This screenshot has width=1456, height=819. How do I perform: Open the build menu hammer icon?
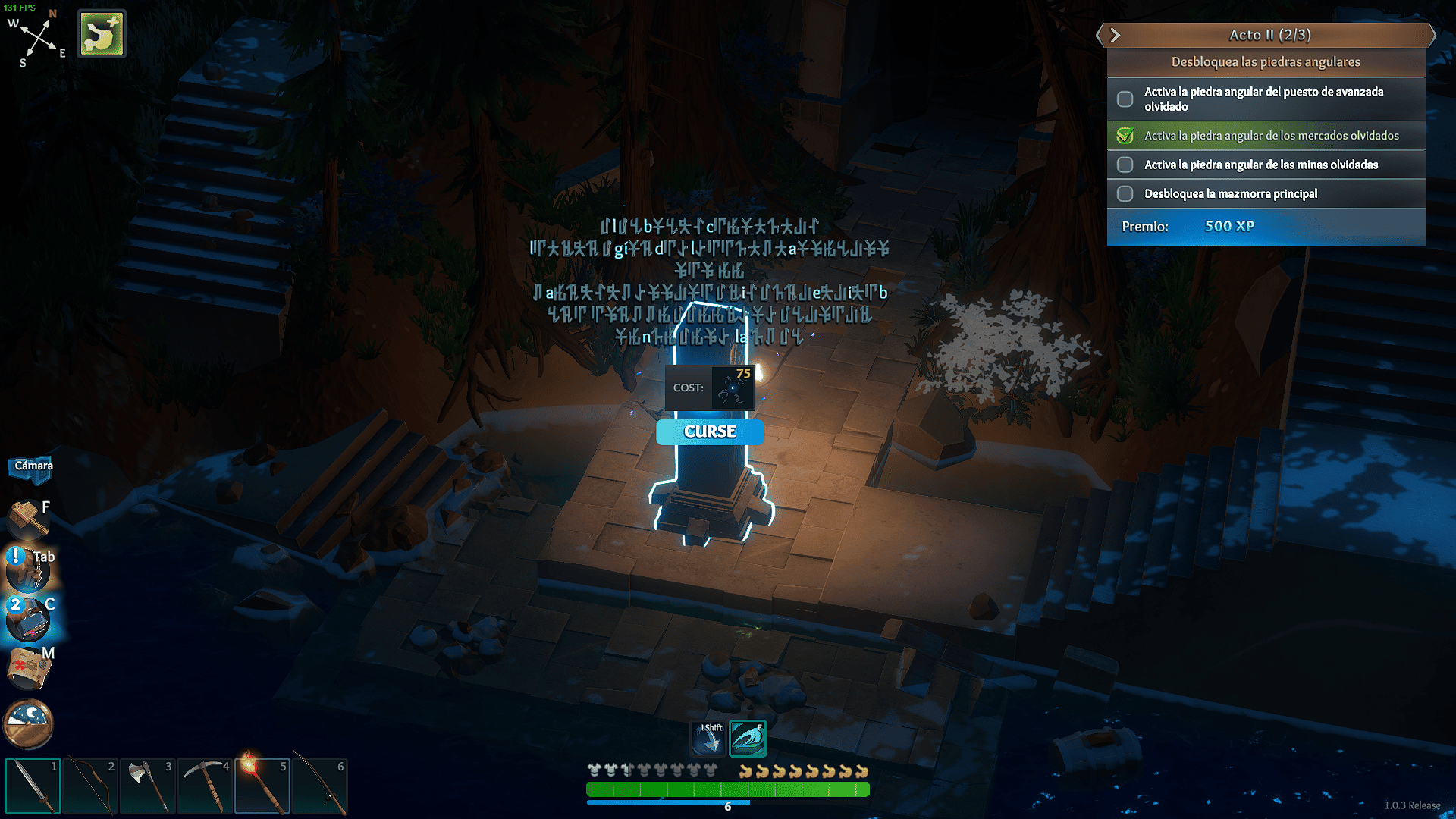27,519
